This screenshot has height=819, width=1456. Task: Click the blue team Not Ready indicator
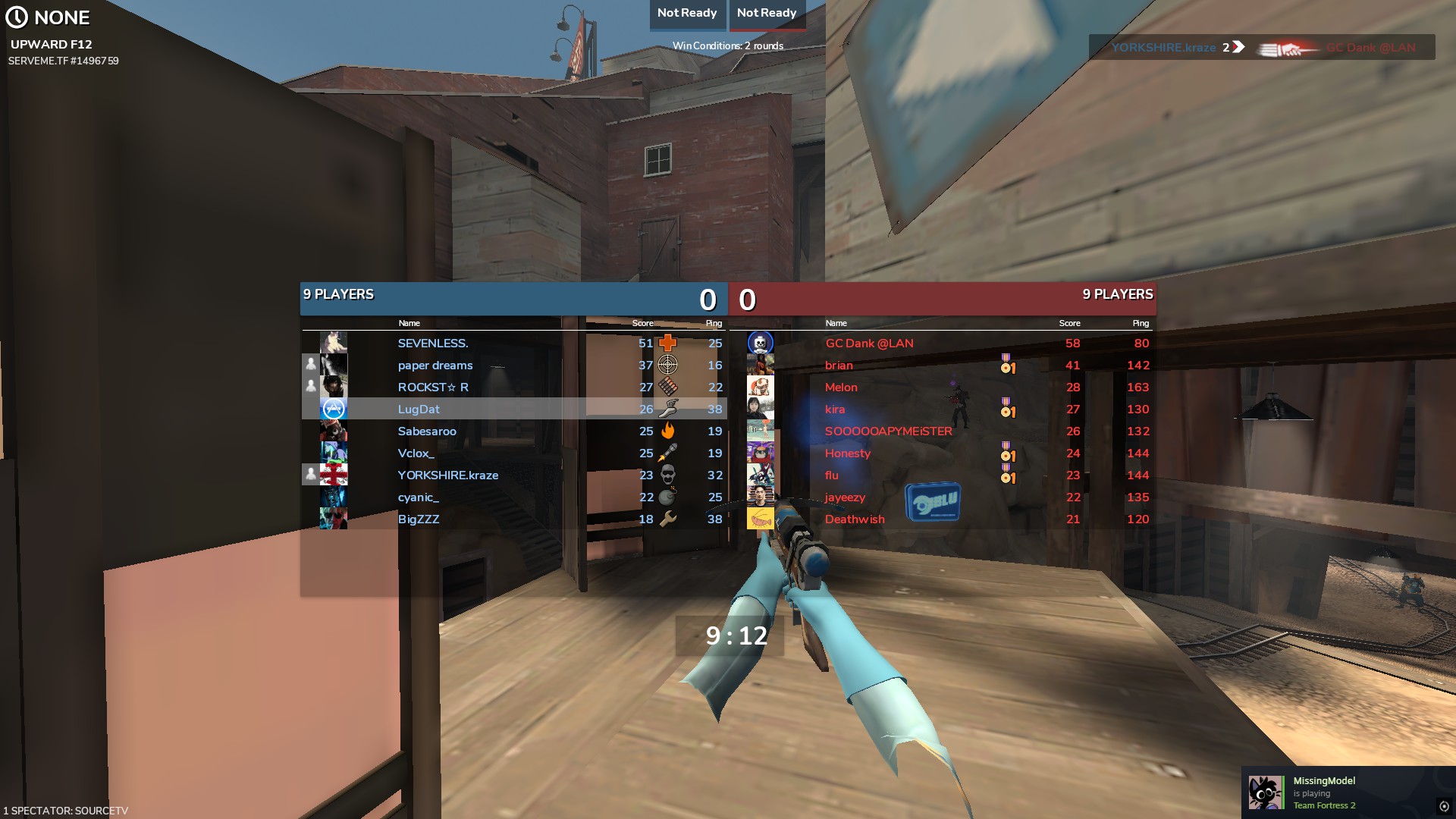coord(687,14)
